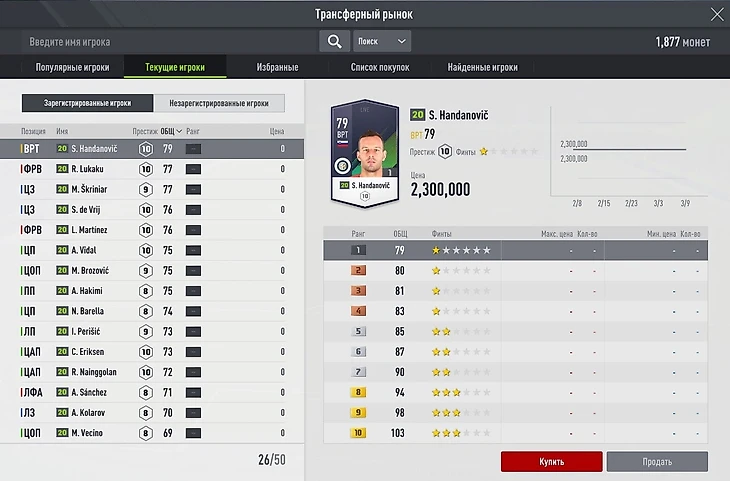Open the Найденные игроки tab

click(484, 68)
